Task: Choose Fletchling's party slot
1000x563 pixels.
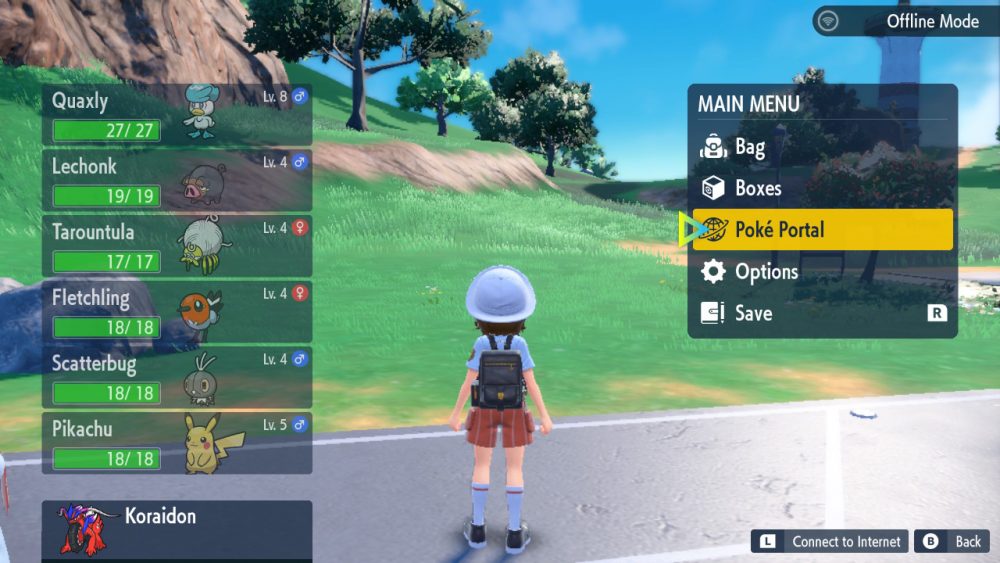Action: point(177,311)
